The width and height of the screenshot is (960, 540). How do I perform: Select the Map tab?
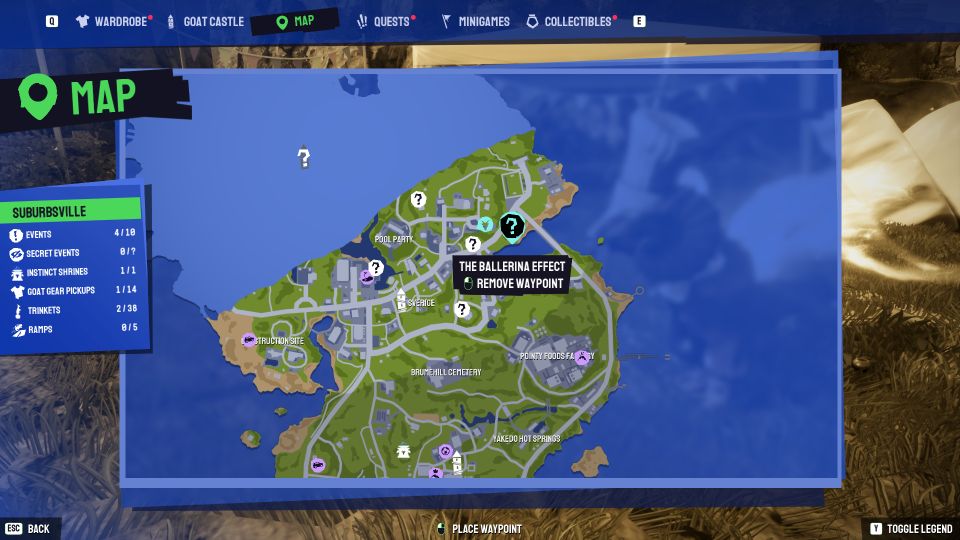click(295, 21)
